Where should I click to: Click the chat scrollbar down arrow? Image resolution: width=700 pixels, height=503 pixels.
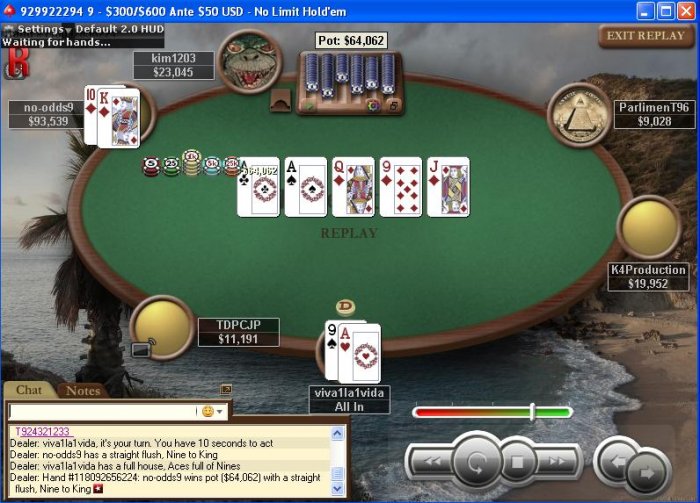pos(338,490)
